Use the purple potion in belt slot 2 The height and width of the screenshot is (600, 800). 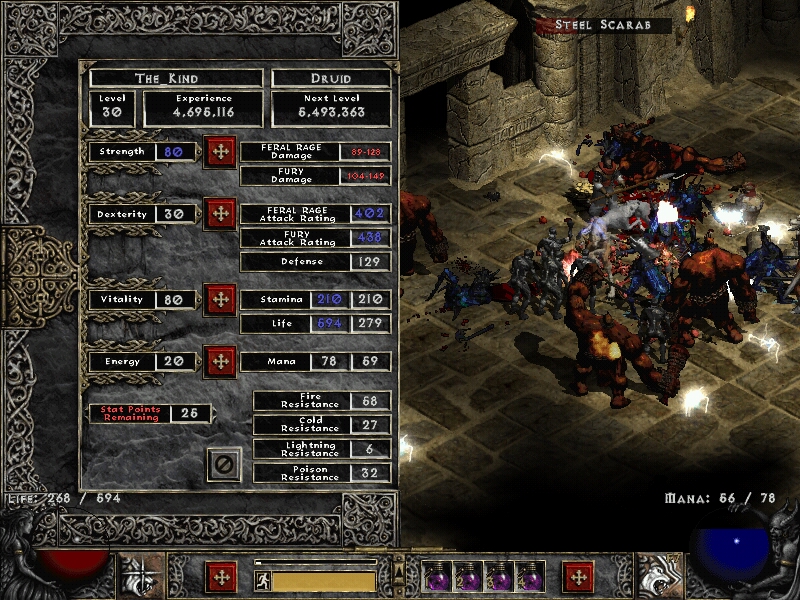[468, 577]
